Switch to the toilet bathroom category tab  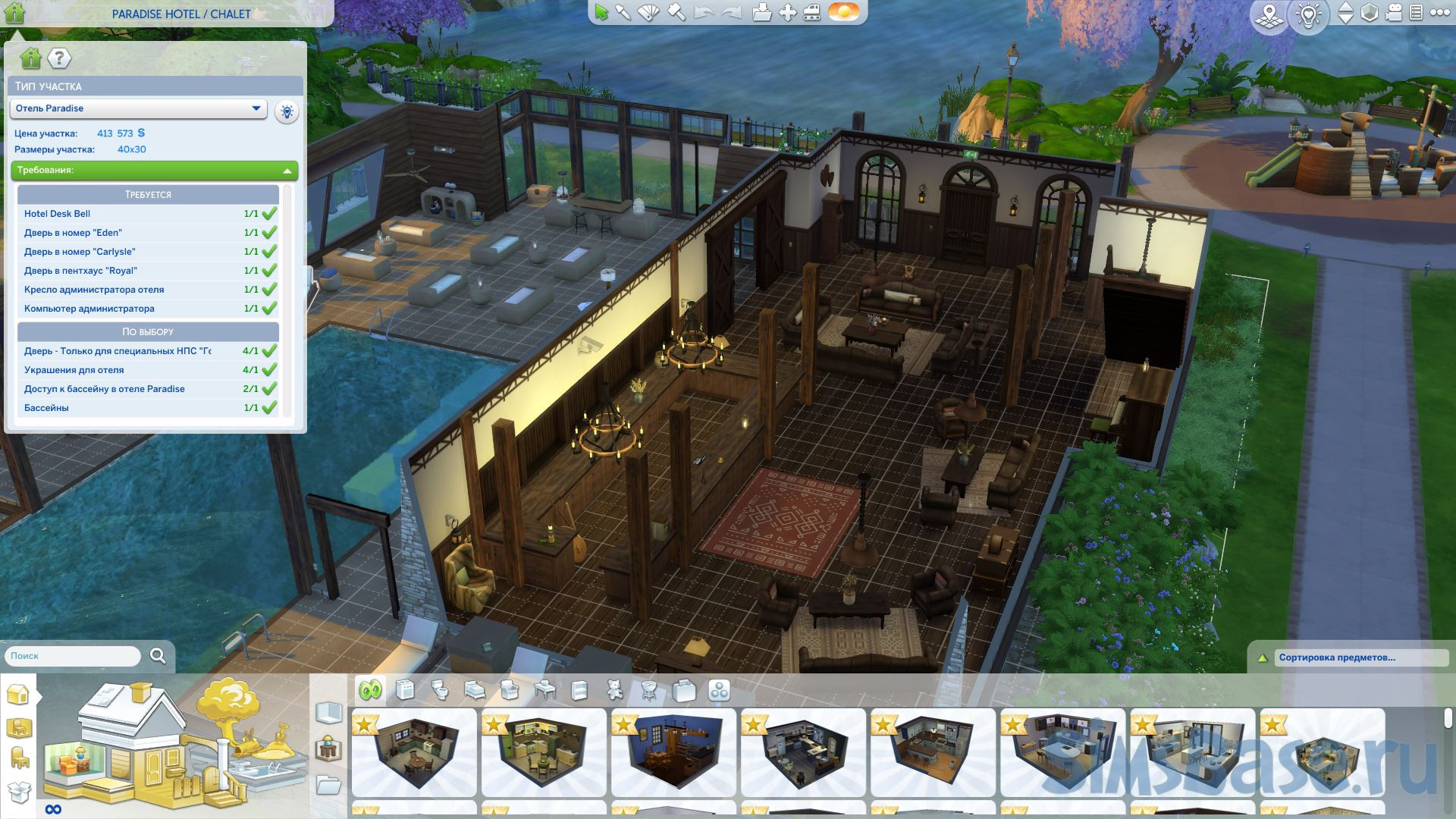tap(440, 690)
